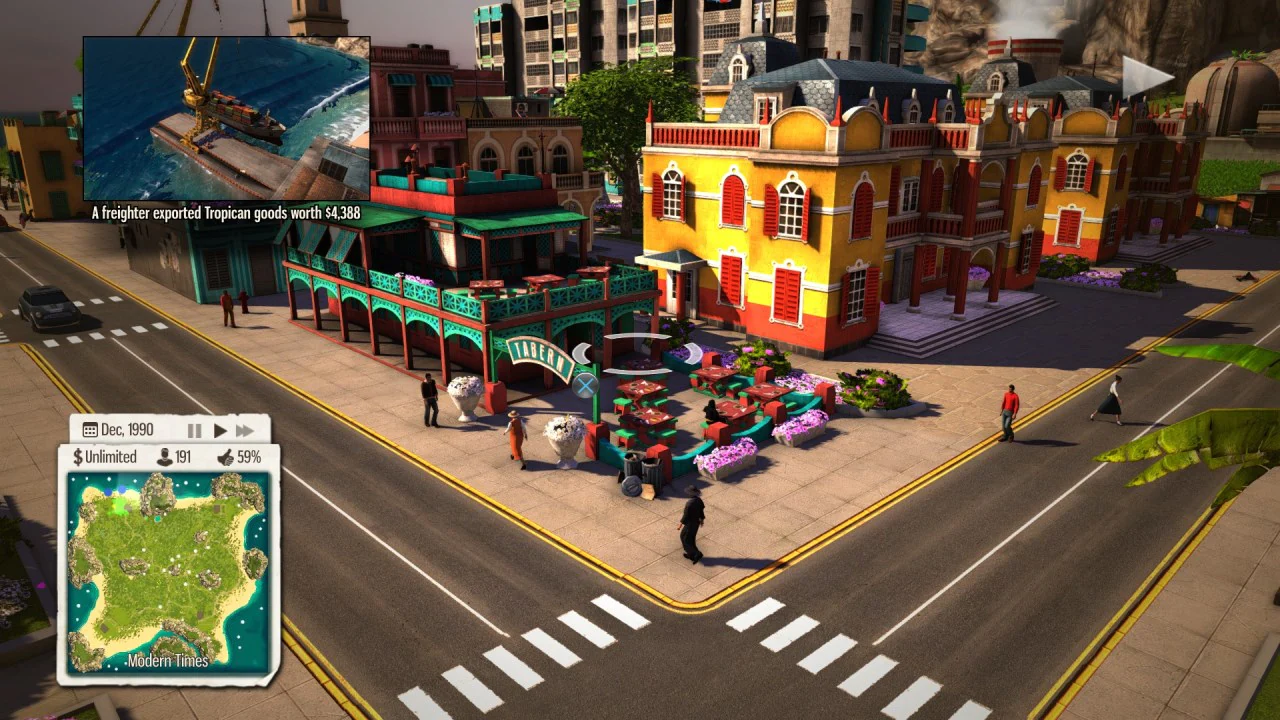Click the dollar sign treasury icon
This screenshot has width=1280, height=720.
click(78, 457)
